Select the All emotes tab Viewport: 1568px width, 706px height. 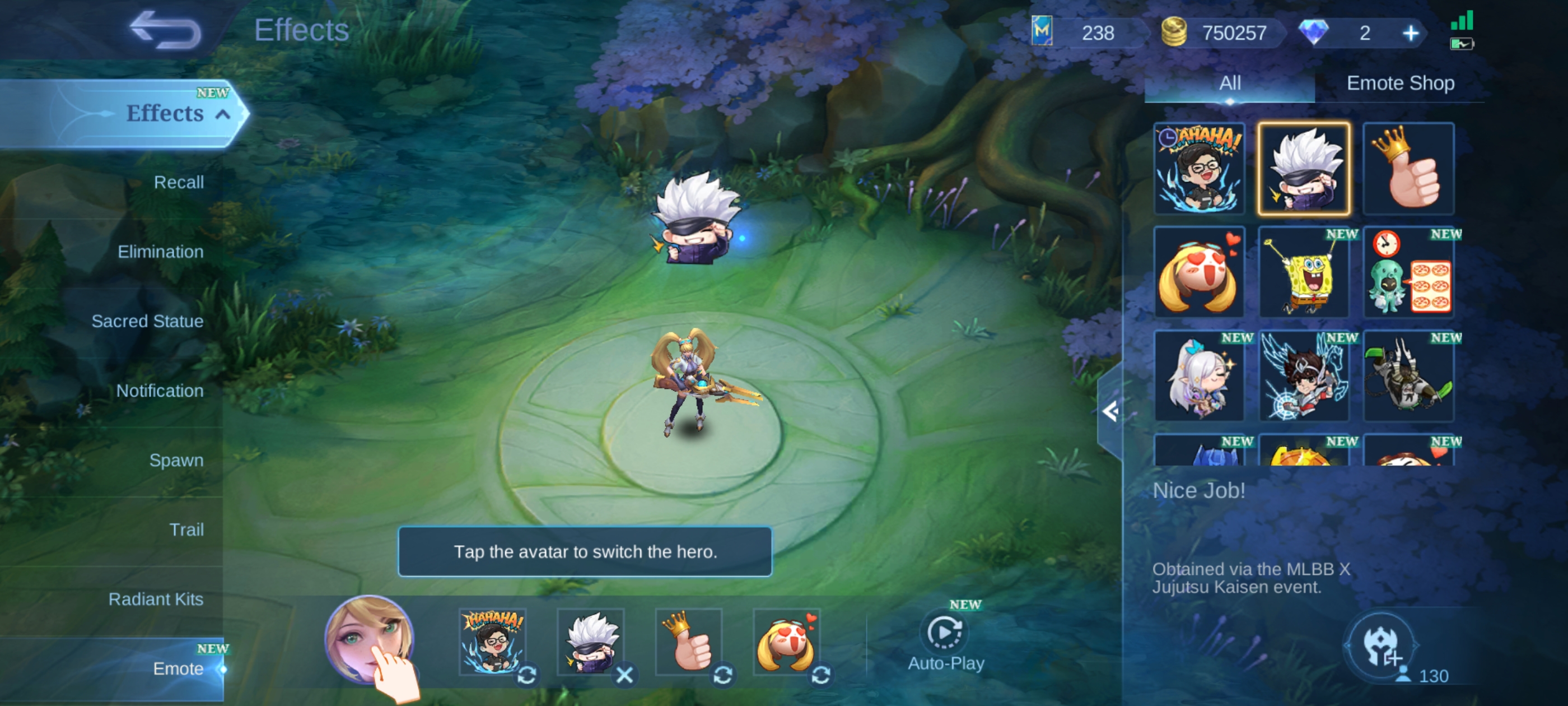tap(1230, 83)
